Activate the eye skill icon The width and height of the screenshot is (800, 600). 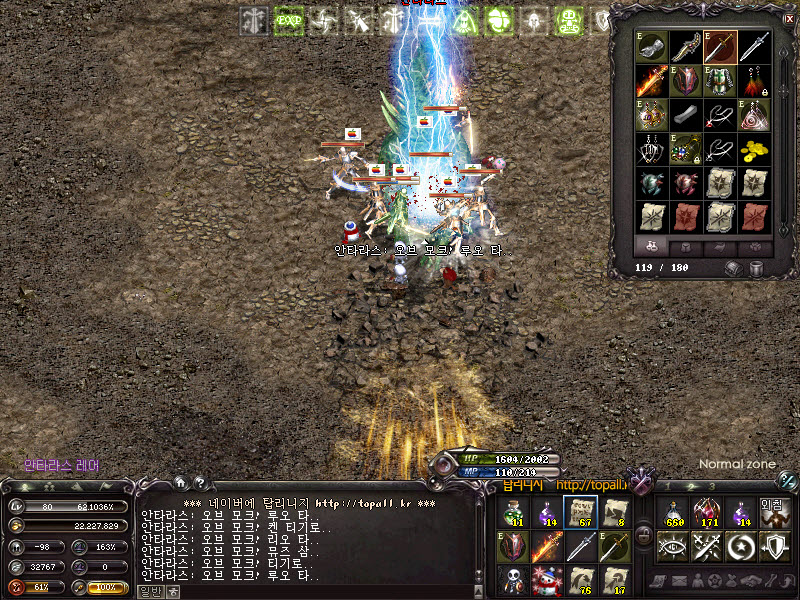pyautogui.click(x=674, y=546)
